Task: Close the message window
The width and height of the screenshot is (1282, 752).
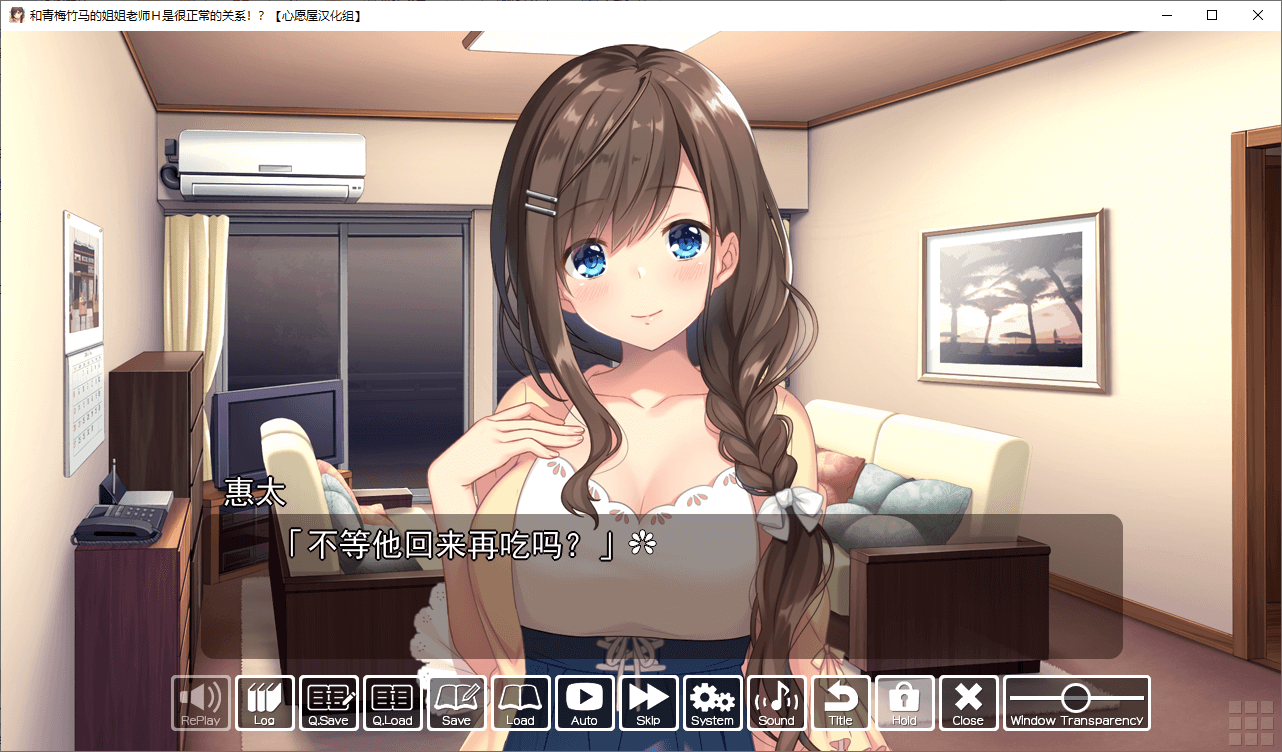Action: coord(968,703)
